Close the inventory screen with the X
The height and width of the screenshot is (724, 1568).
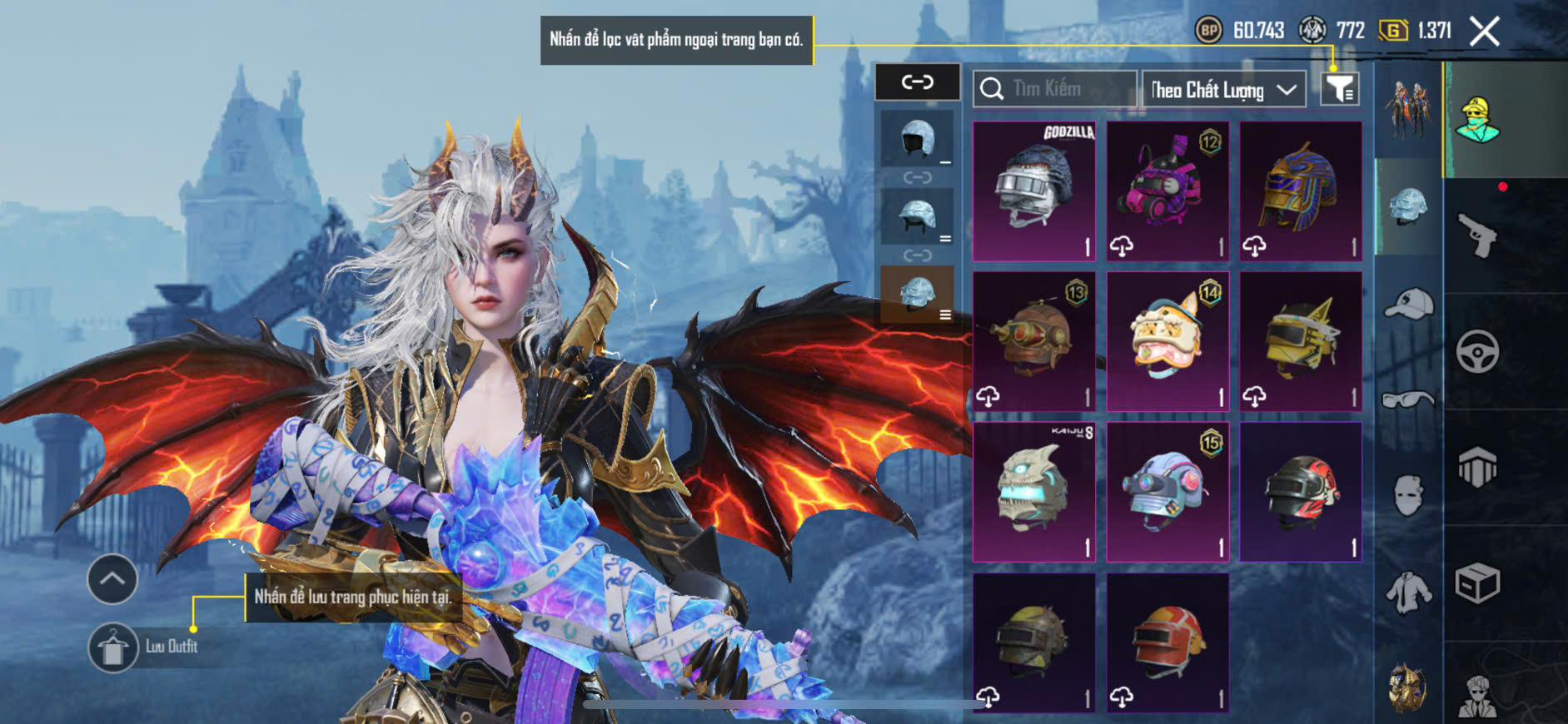point(1484,32)
